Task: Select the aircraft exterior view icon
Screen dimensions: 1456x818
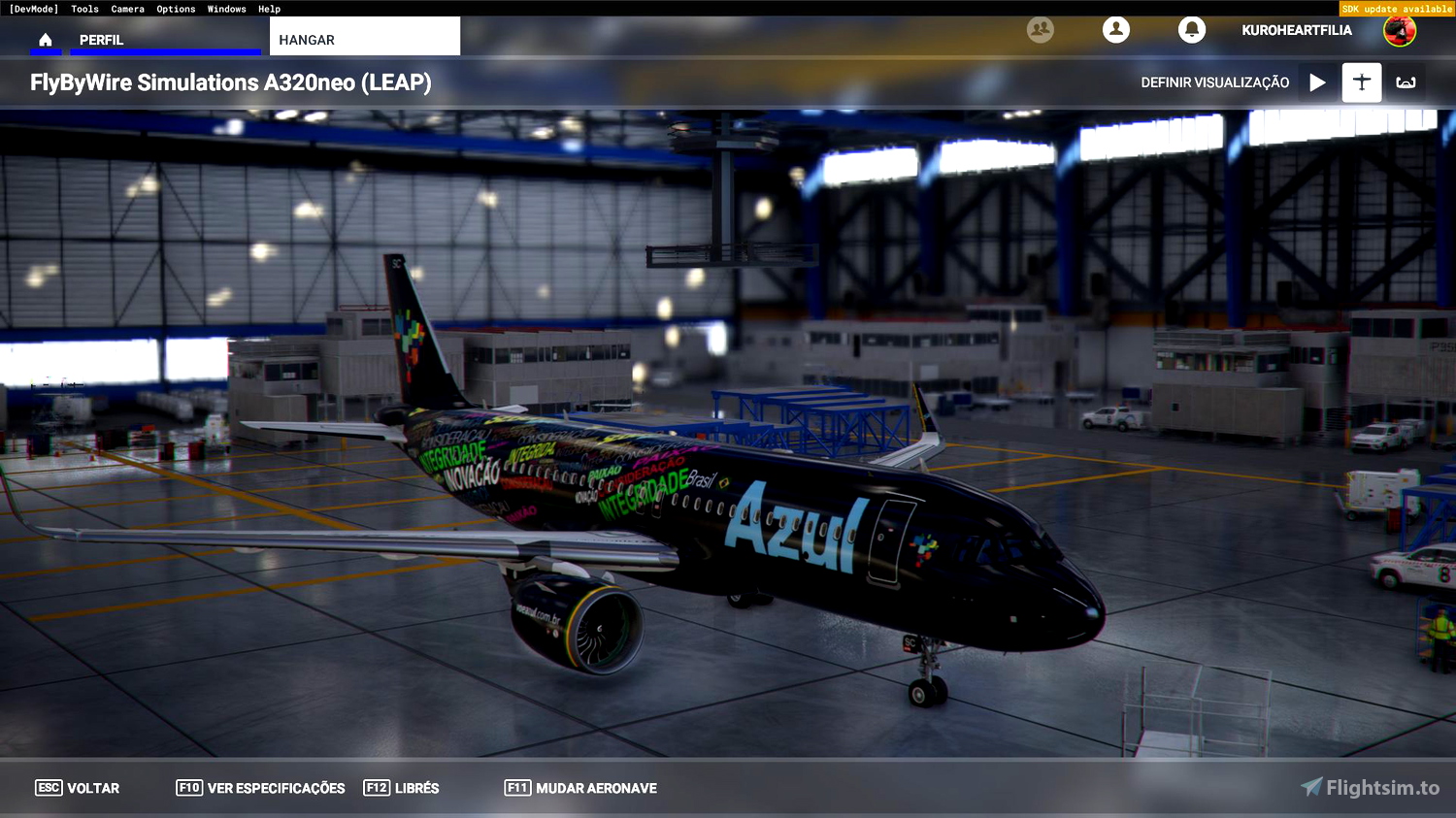Action: 1361,82
